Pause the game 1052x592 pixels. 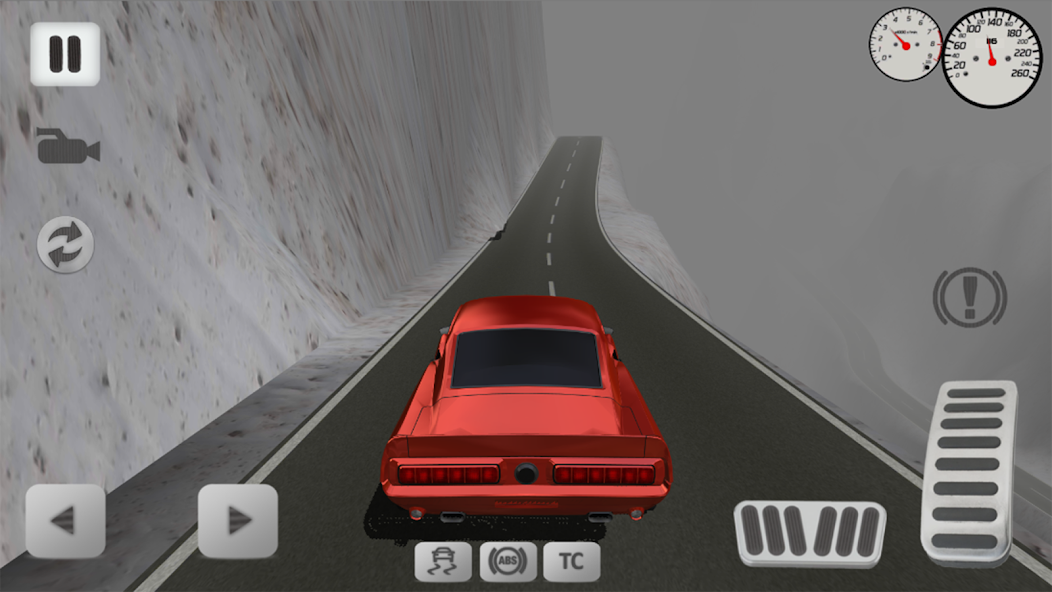click(65, 54)
